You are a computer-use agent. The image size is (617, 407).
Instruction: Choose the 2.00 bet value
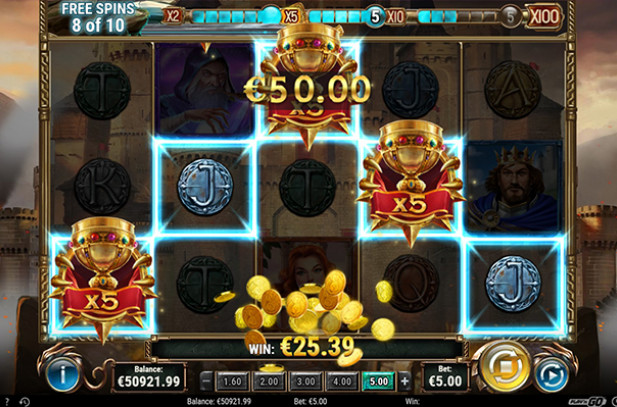point(269,380)
